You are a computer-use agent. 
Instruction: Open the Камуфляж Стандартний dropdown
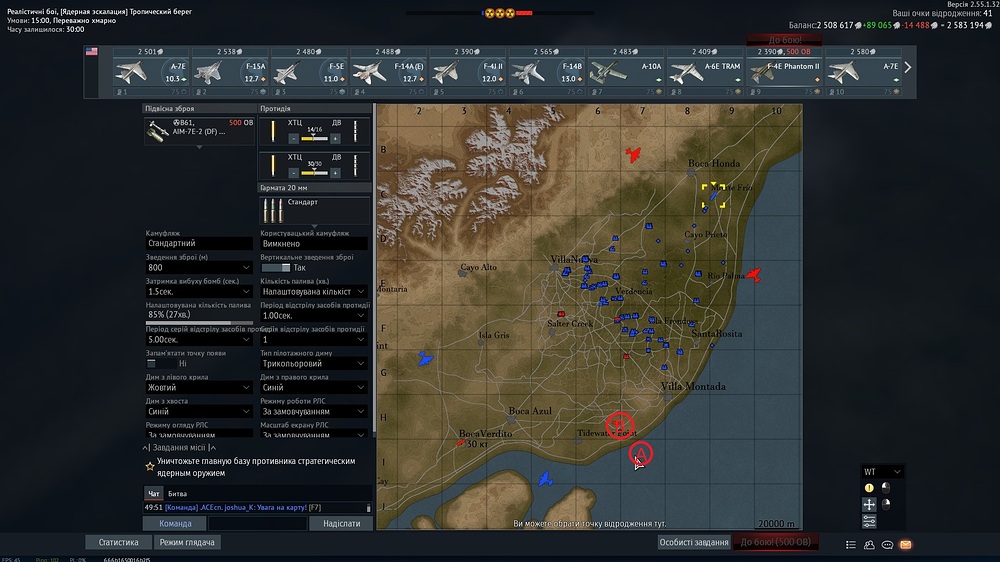point(199,243)
